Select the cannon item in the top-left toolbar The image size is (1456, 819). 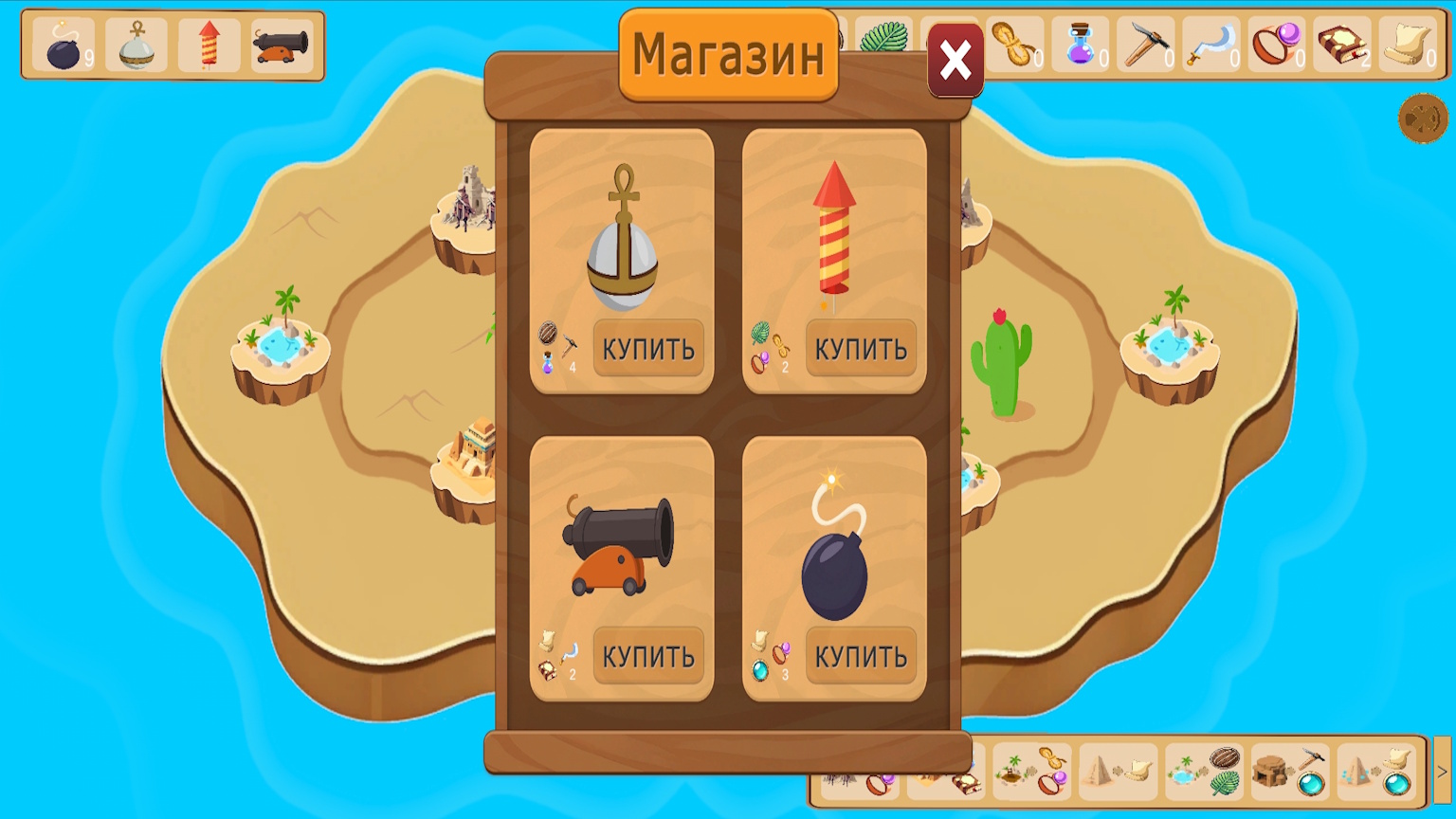point(282,44)
